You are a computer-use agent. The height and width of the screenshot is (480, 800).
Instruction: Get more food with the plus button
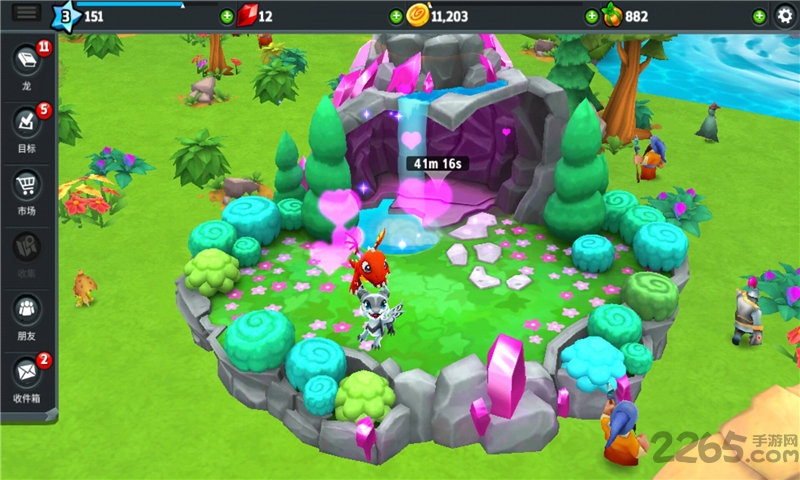click(x=591, y=17)
